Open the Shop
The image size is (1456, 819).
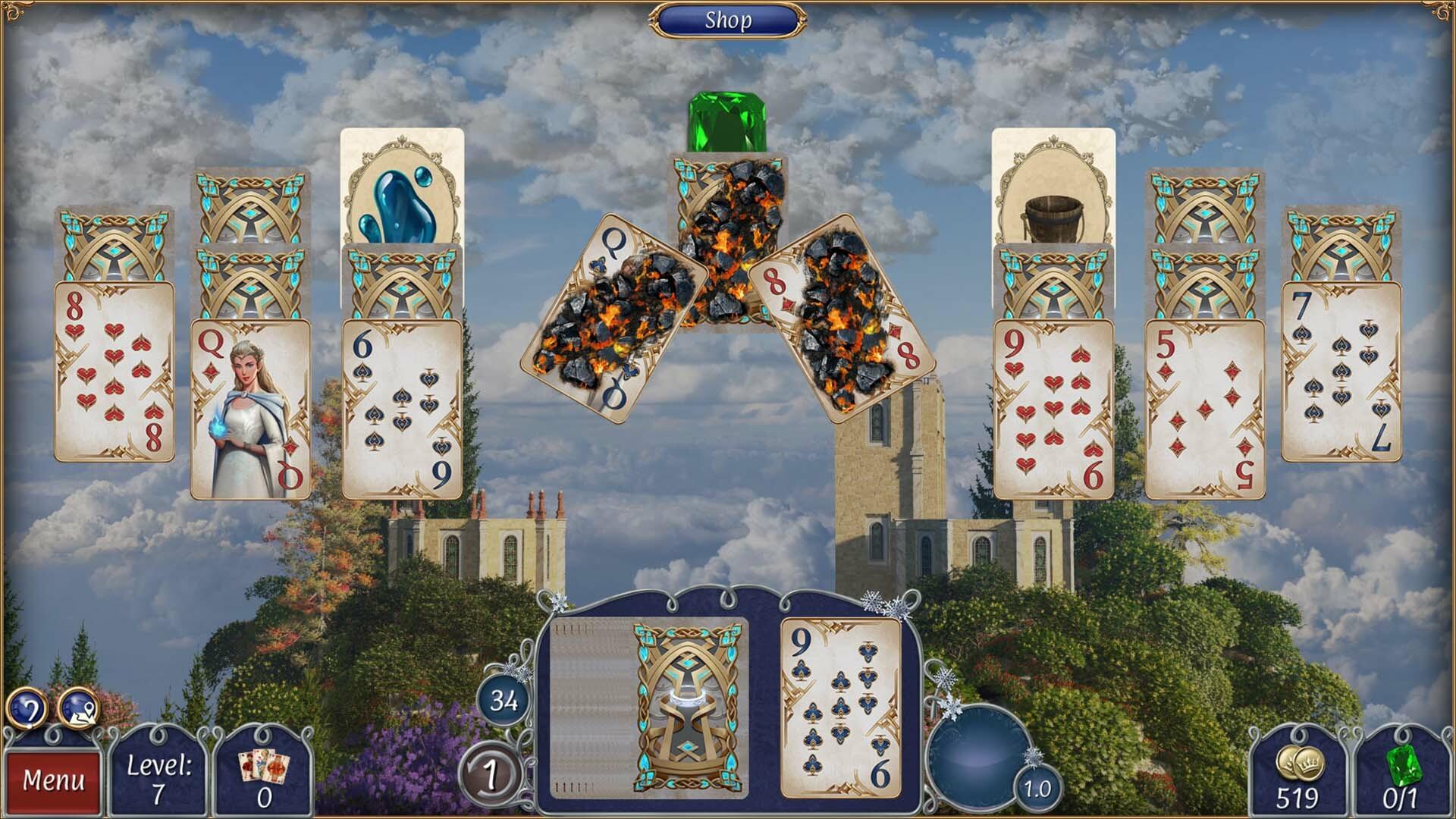(x=728, y=20)
